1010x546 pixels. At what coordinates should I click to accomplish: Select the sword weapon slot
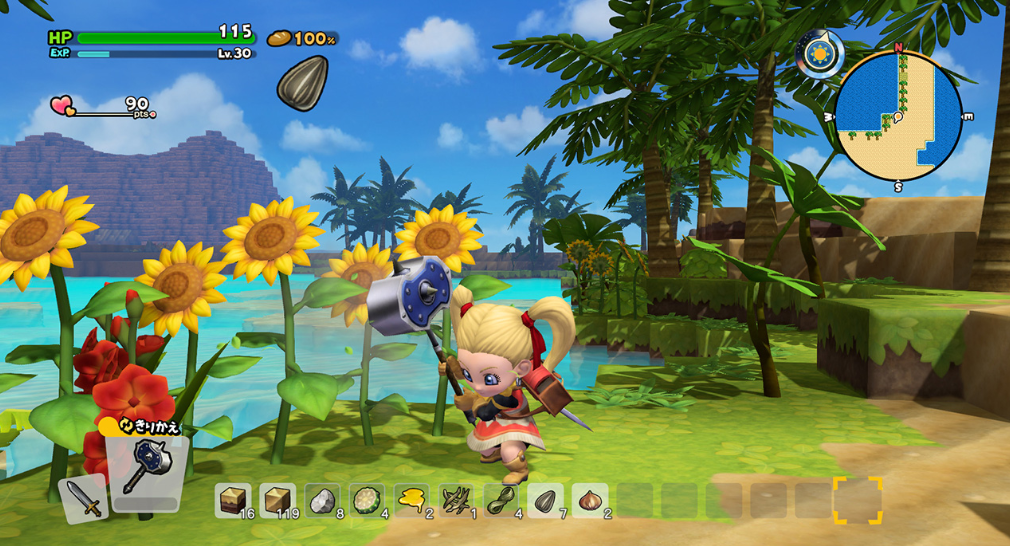pos(84,498)
